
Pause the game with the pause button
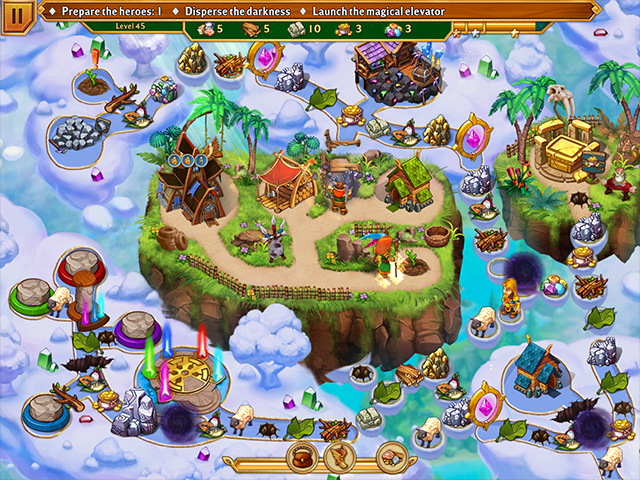[x=17, y=15]
